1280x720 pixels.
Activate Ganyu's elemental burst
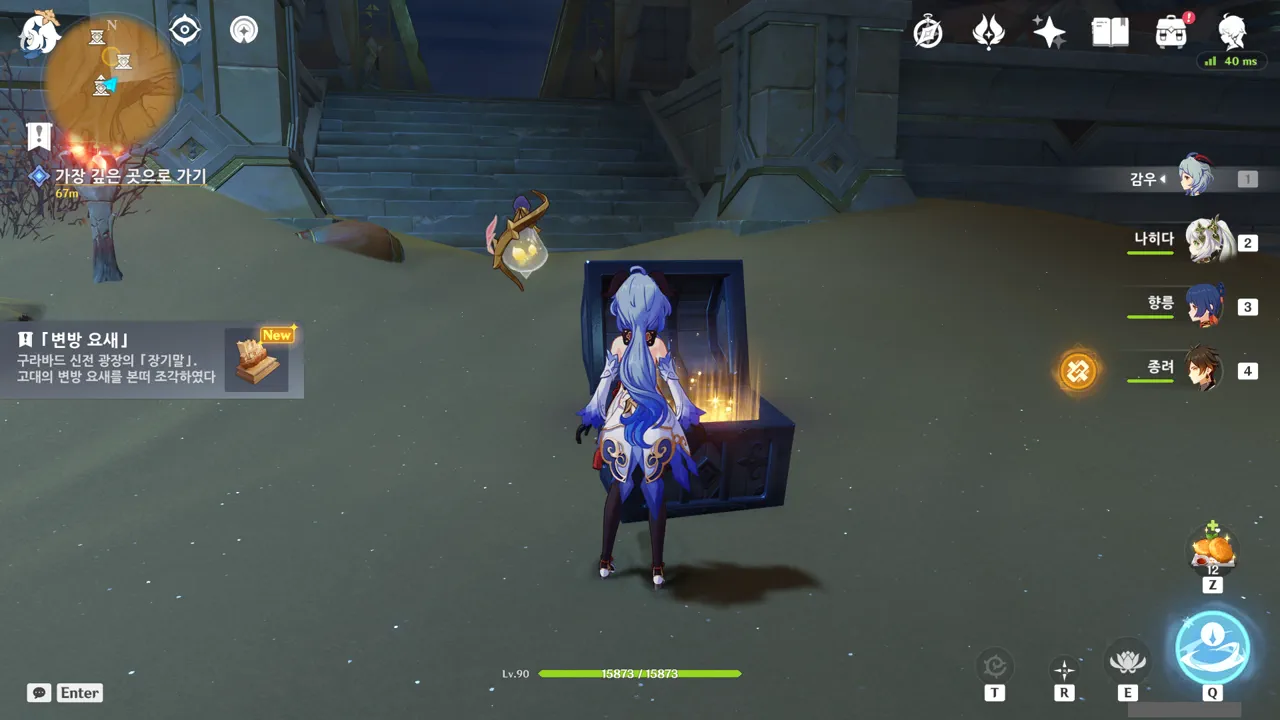coord(1212,647)
